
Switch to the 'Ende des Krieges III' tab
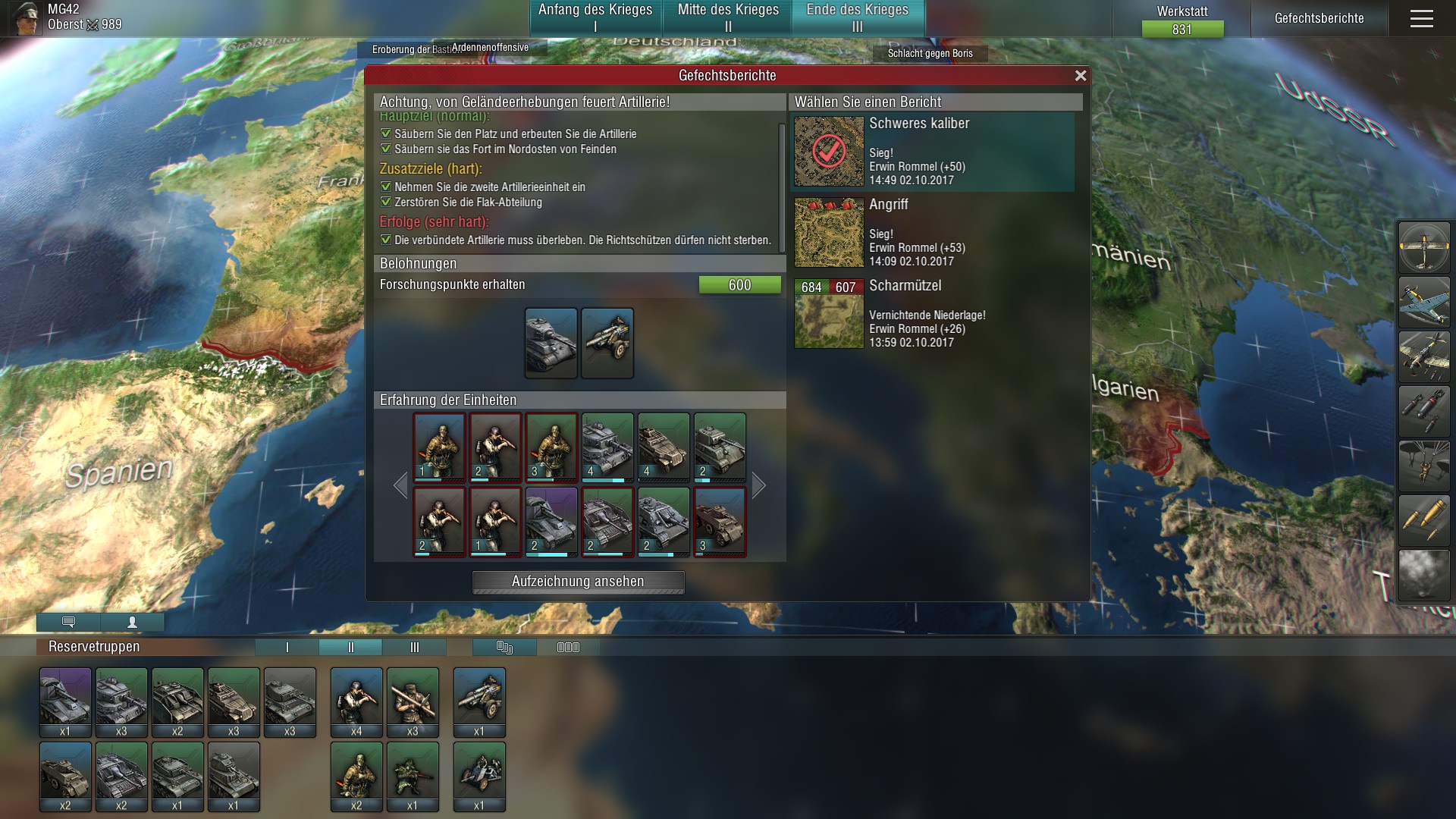(858, 17)
